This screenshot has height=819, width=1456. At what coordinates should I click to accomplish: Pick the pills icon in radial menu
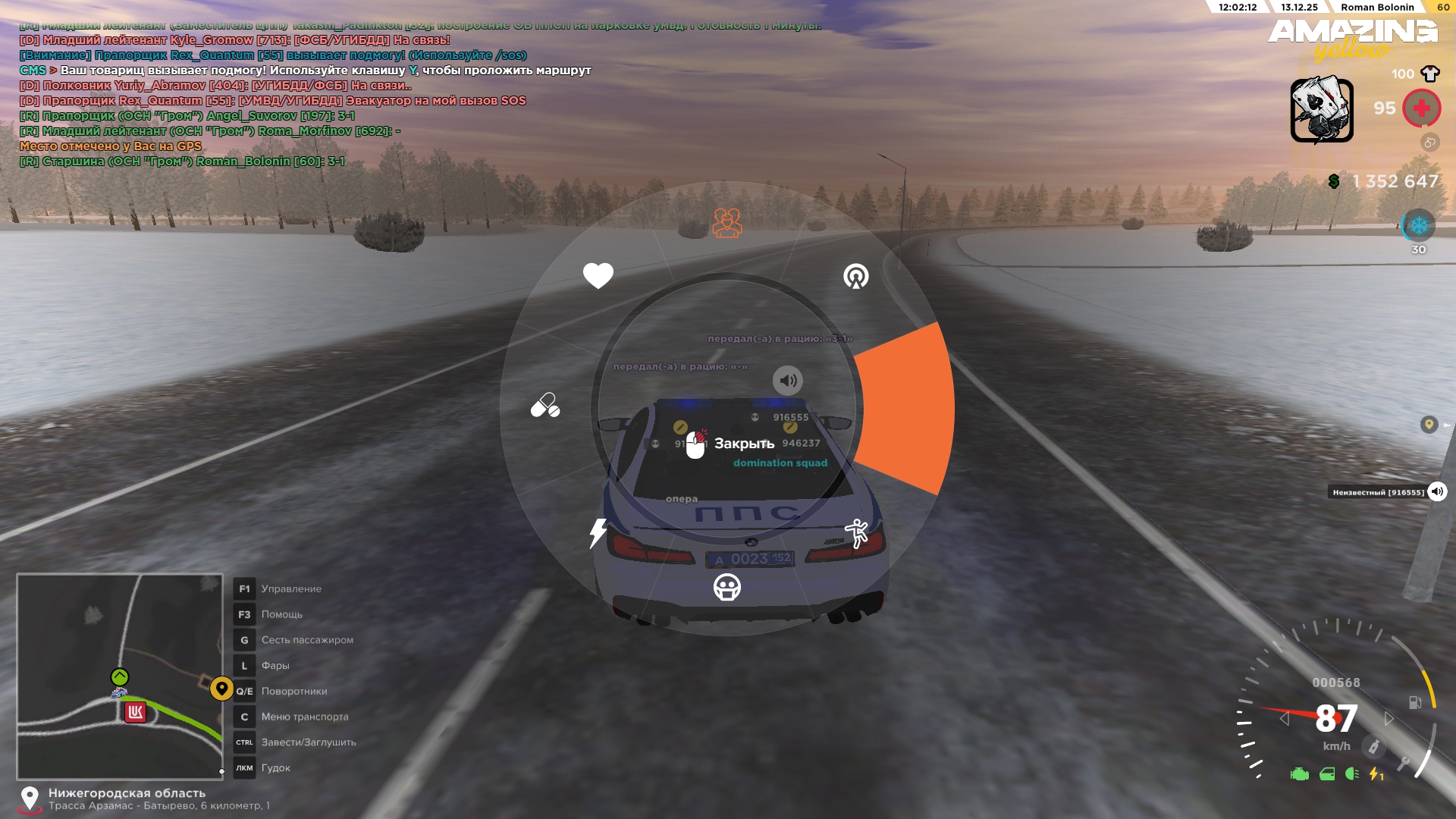(545, 406)
